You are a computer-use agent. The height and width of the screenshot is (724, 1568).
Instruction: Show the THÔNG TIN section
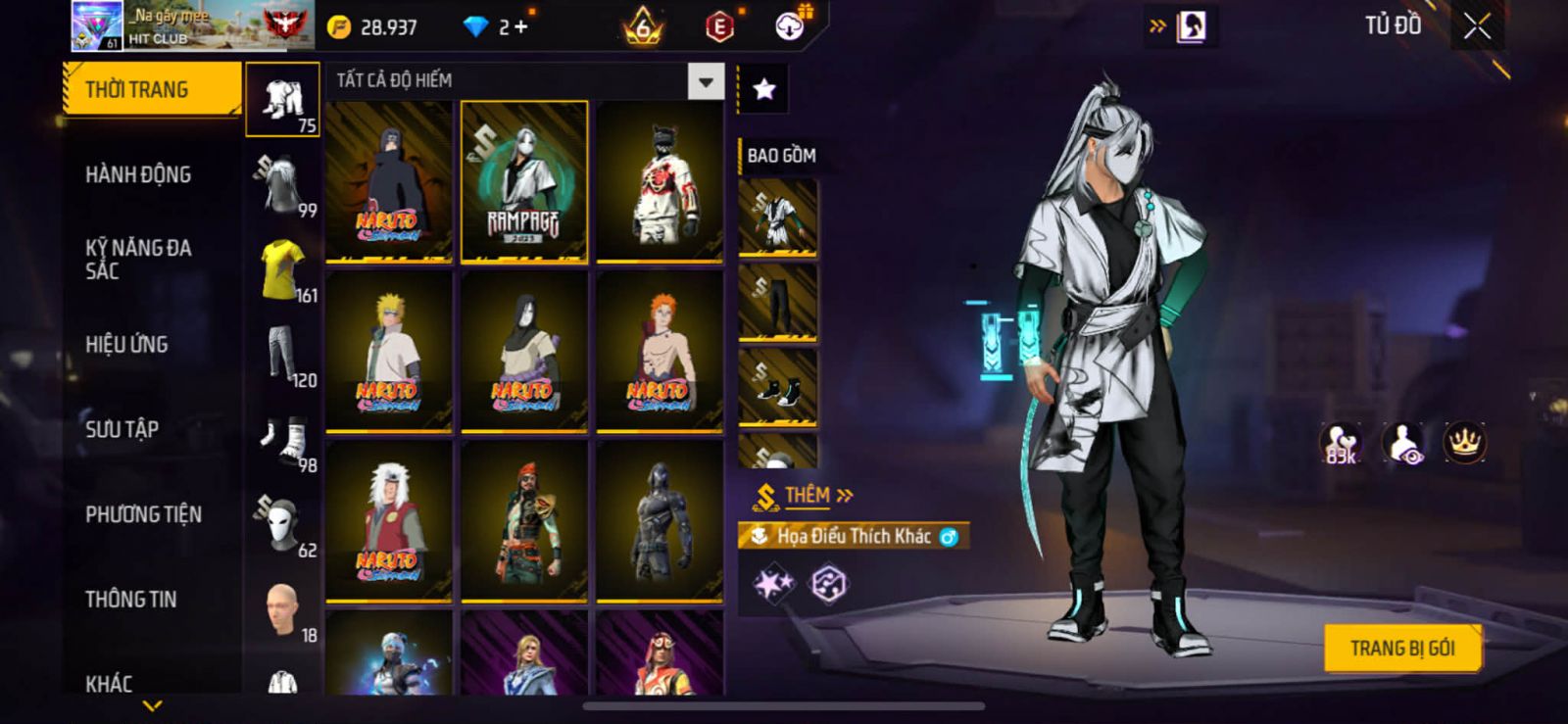point(130,600)
